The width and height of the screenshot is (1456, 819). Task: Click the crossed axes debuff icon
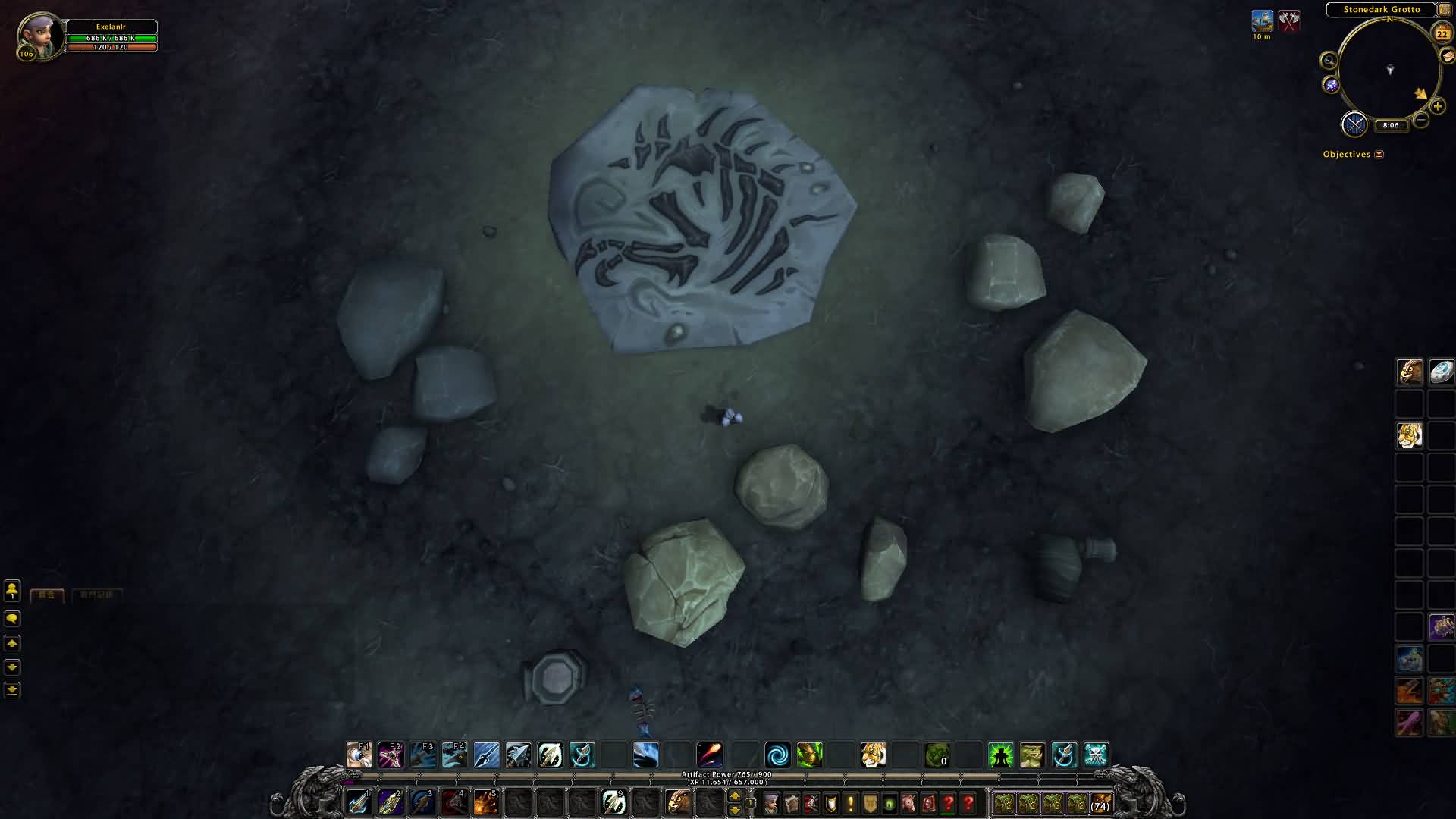(1289, 21)
